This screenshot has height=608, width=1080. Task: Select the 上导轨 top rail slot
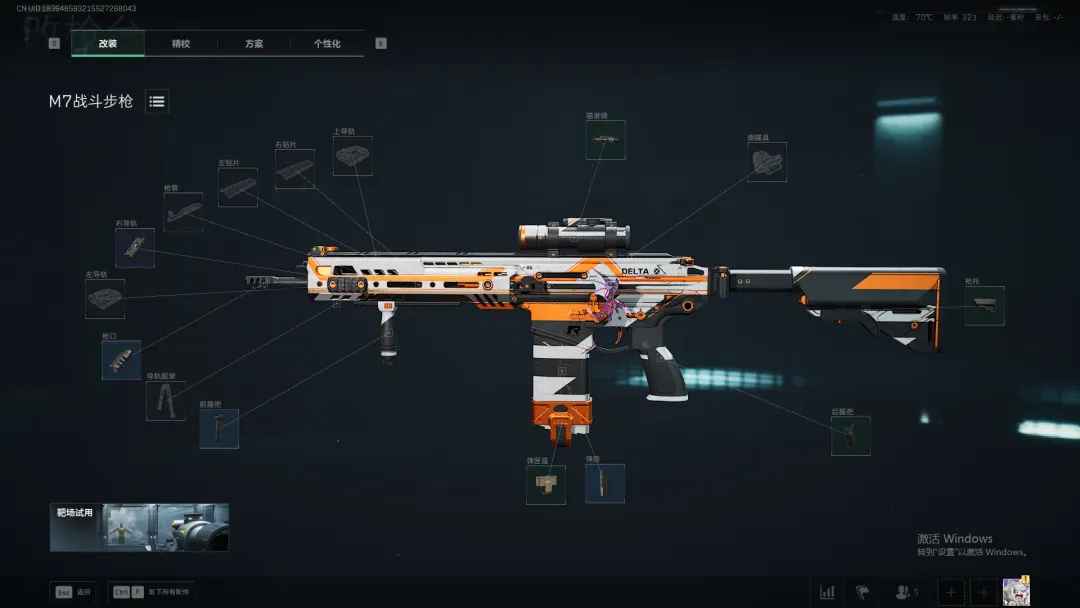pyautogui.click(x=352, y=156)
